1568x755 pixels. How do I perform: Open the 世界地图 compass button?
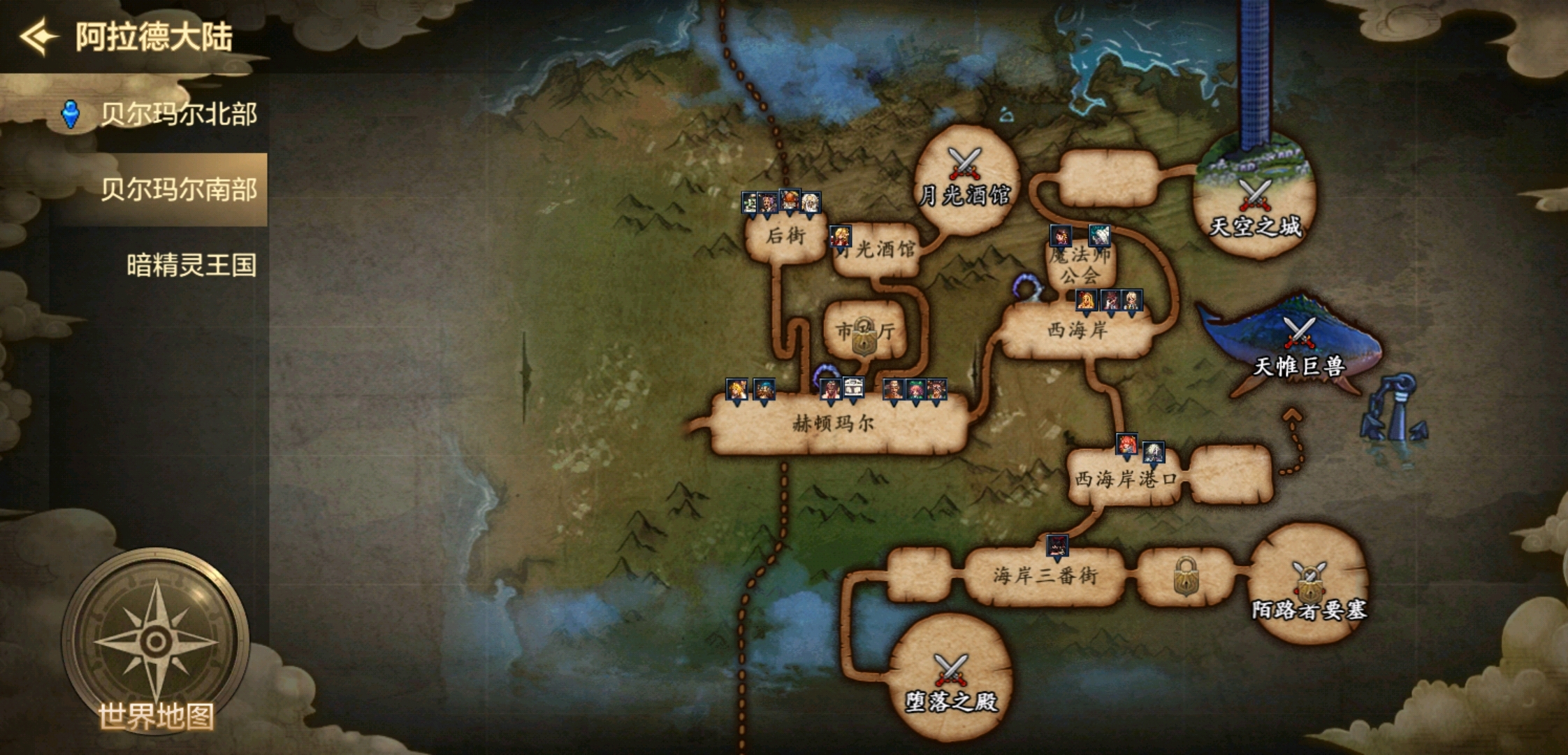click(156, 640)
